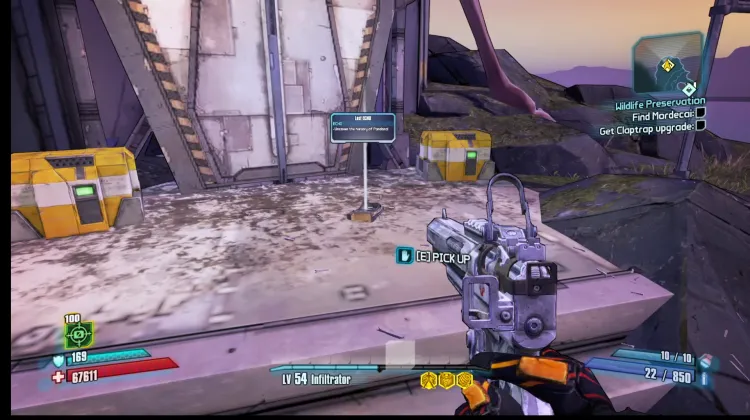This screenshot has height=420, width=750.
Task: Select the Wildlife Preservation mission title
Action: (660, 101)
